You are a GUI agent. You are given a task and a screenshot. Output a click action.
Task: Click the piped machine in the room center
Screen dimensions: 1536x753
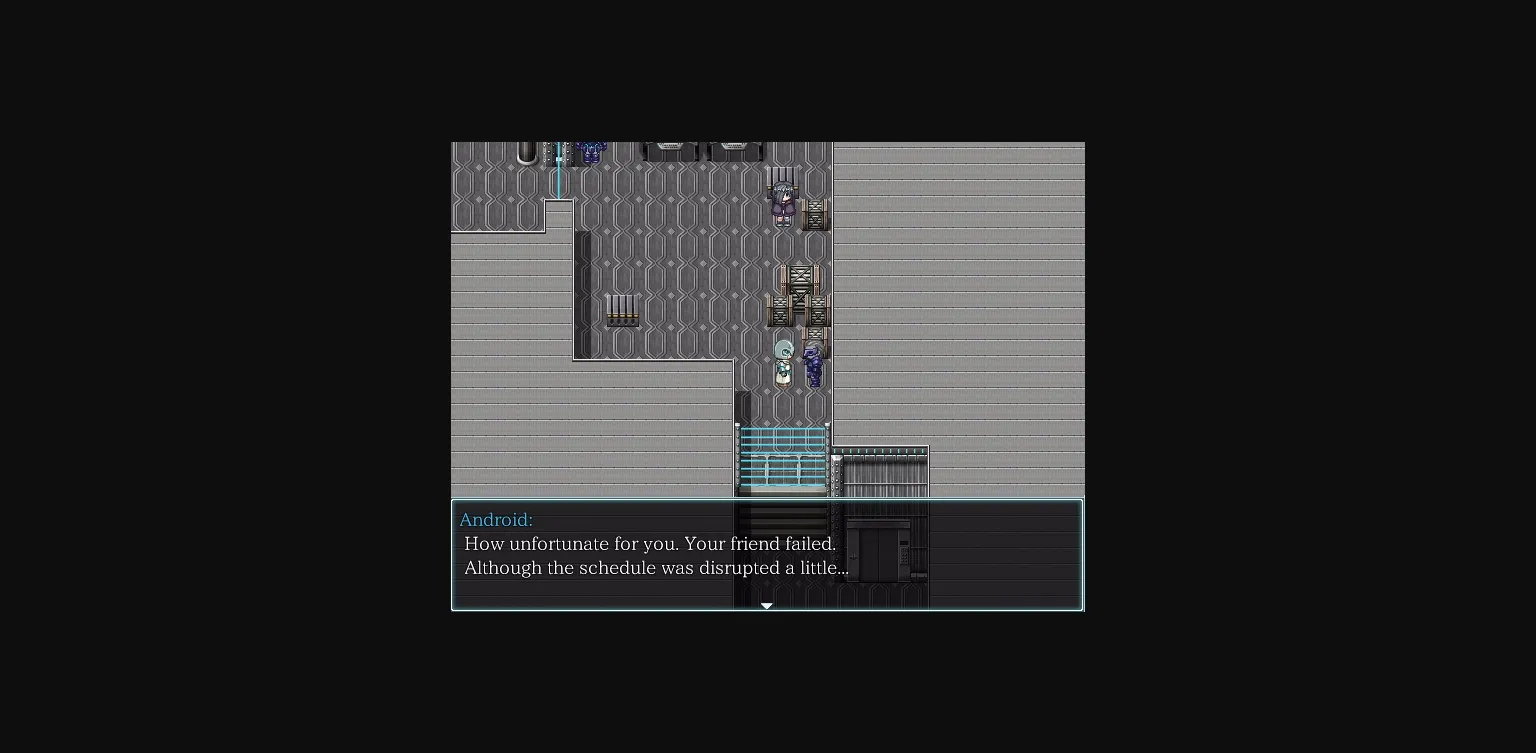tap(623, 309)
